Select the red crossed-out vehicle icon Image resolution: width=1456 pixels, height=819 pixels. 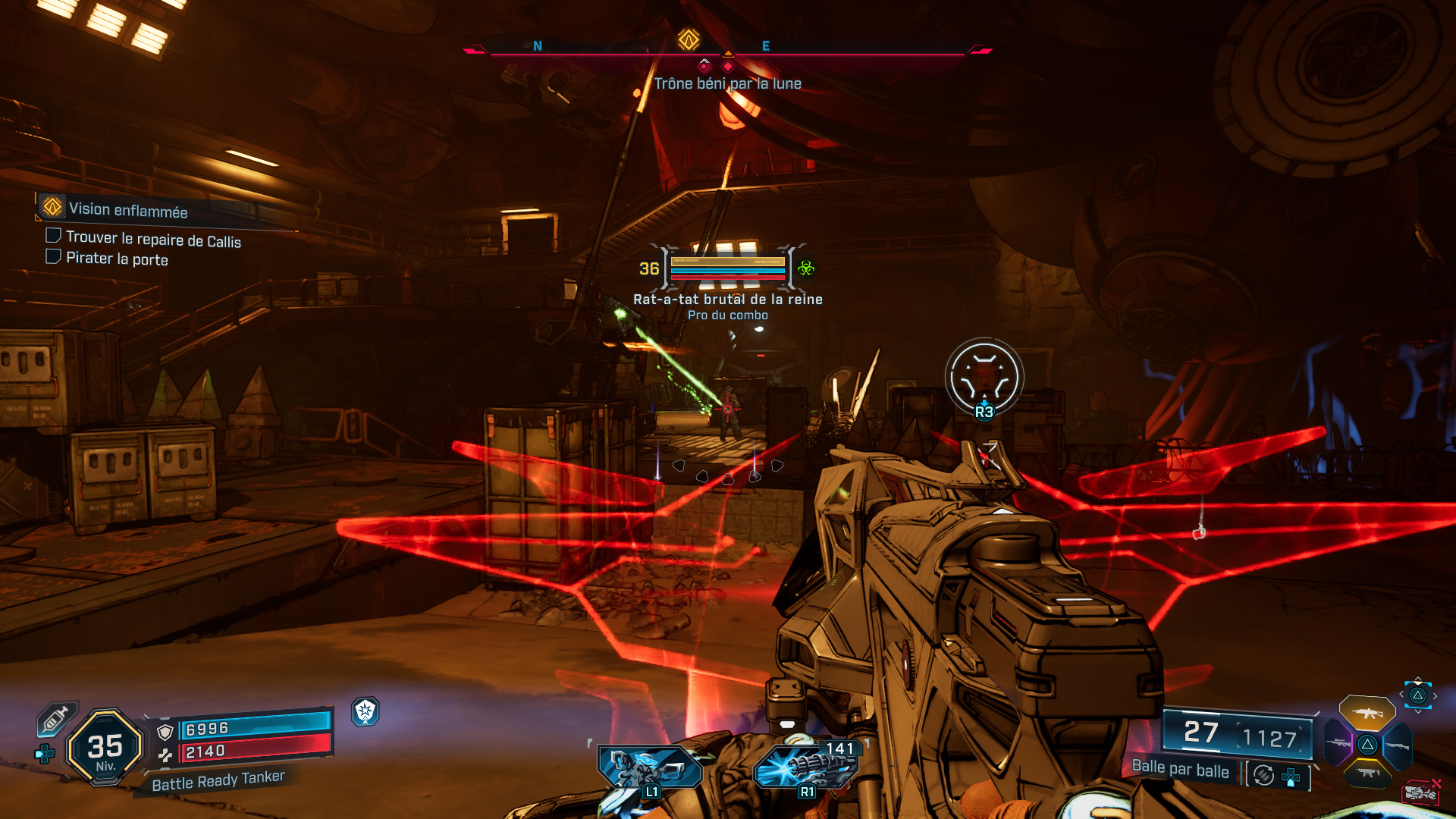pos(1422,792)
